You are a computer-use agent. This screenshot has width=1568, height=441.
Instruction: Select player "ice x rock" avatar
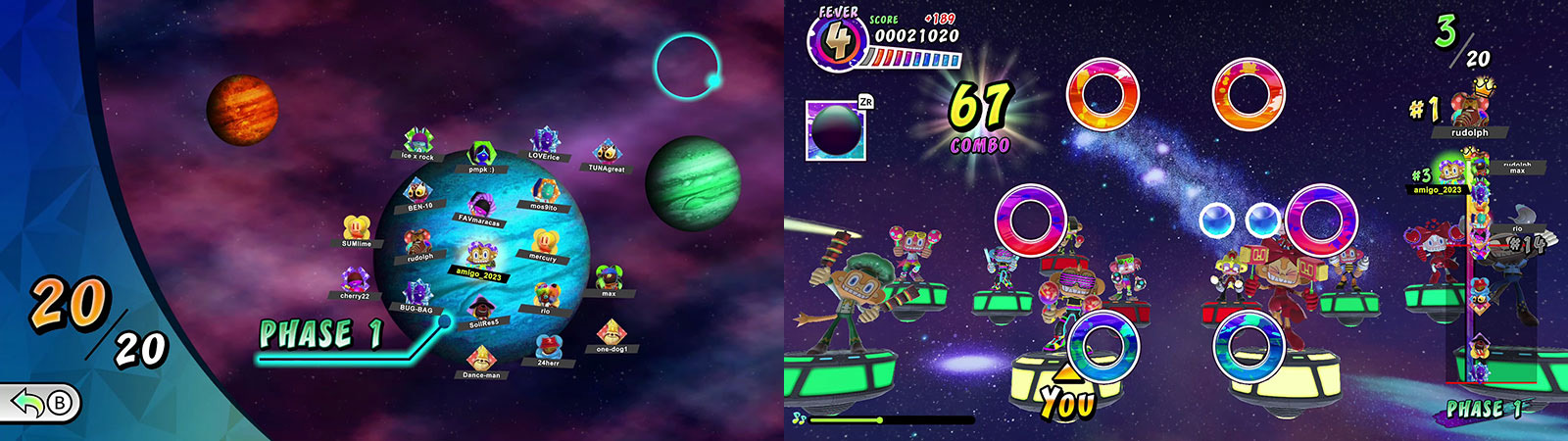417,141
